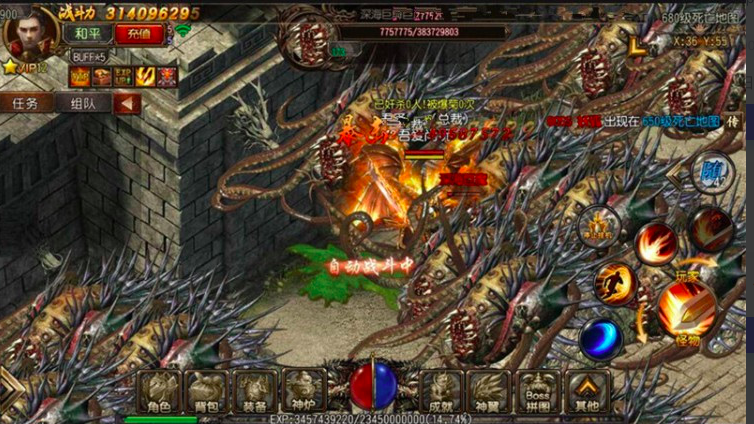
Task: Open the 任务 quest tab
Action: click(x=26, y=103)
